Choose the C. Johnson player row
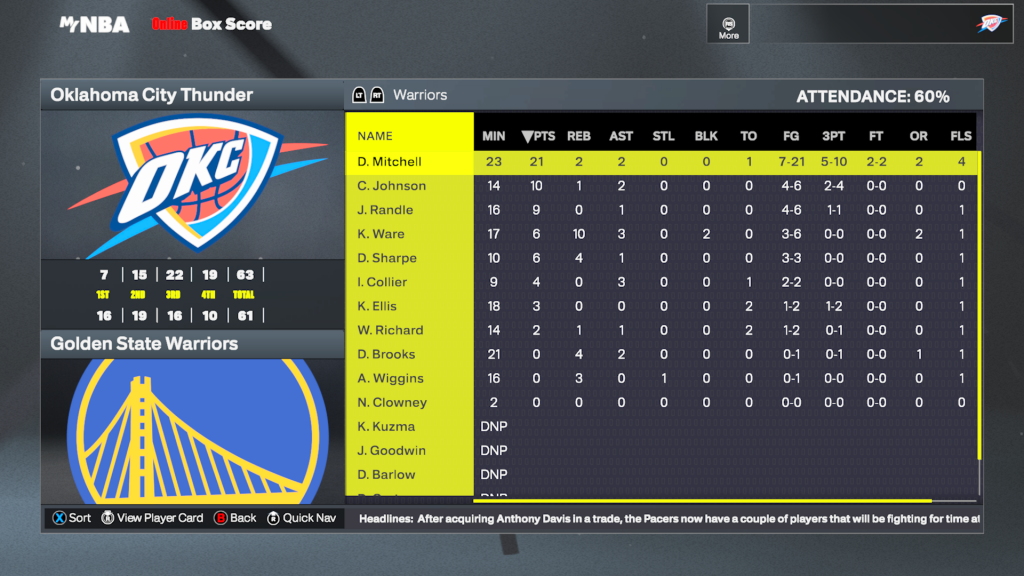Viewport: 1024px width, 576px height. [x=392, y=186]
